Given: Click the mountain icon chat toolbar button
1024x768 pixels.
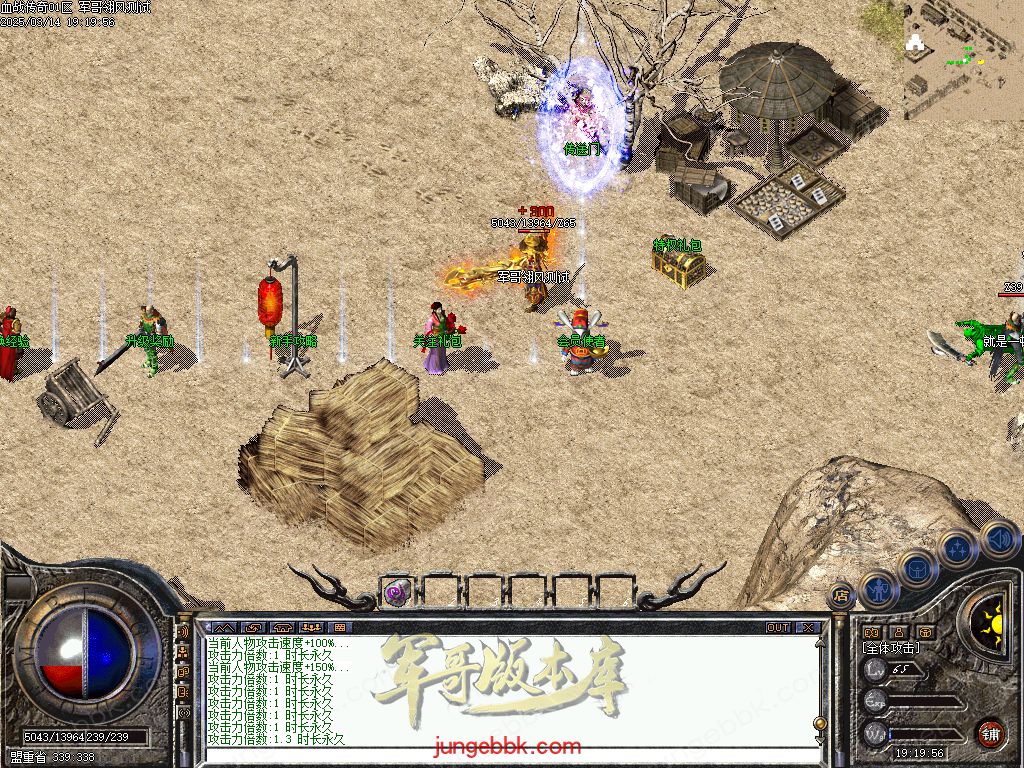Looking at the screenshot, I should 222,628.
